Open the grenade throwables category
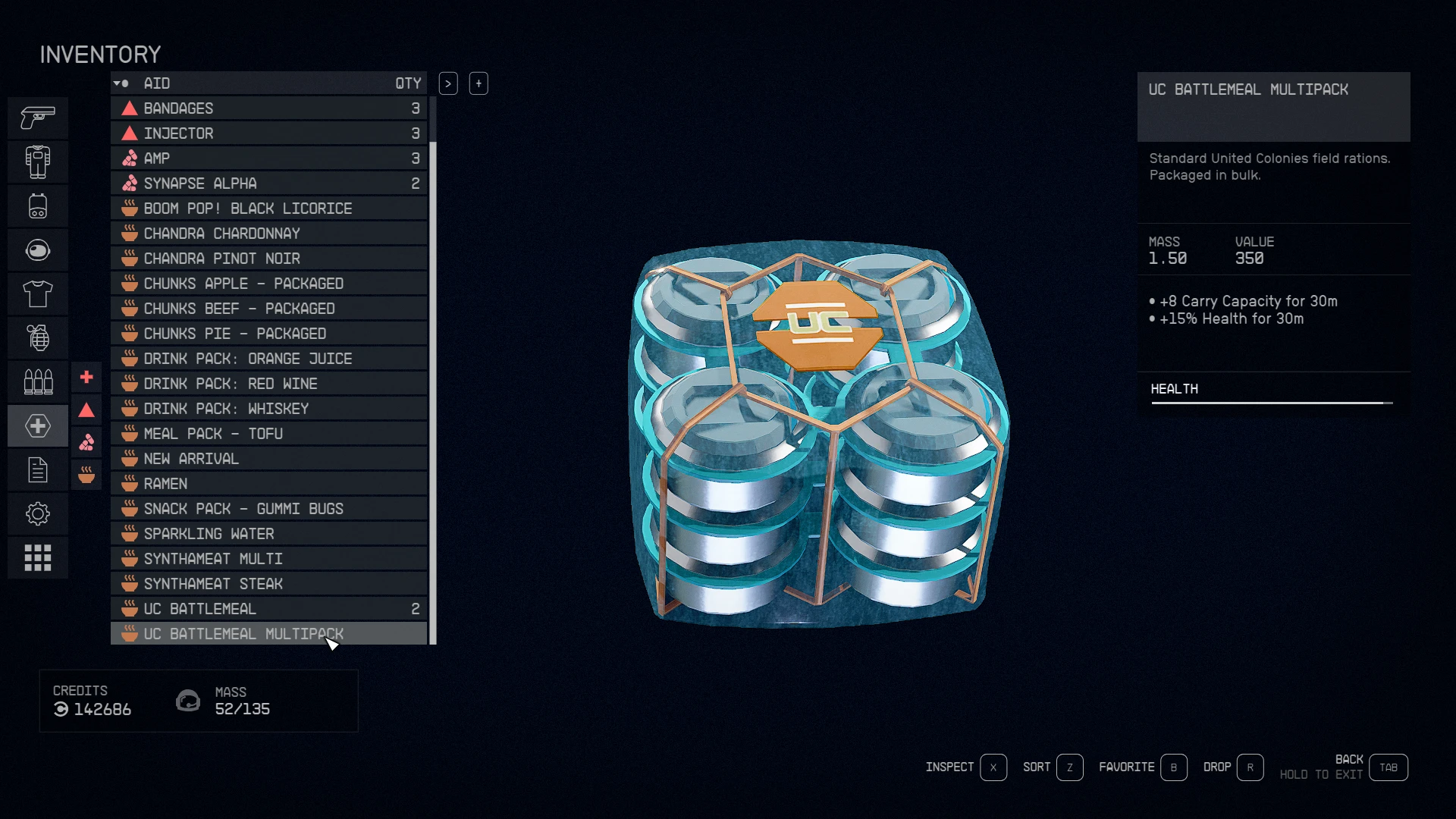 tap(38, 338)
